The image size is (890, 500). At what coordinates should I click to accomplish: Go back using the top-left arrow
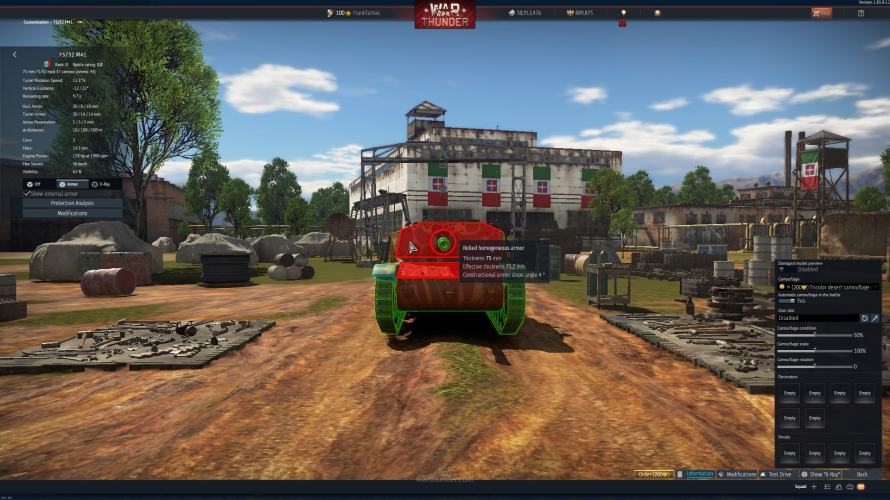tap(14, 55)
